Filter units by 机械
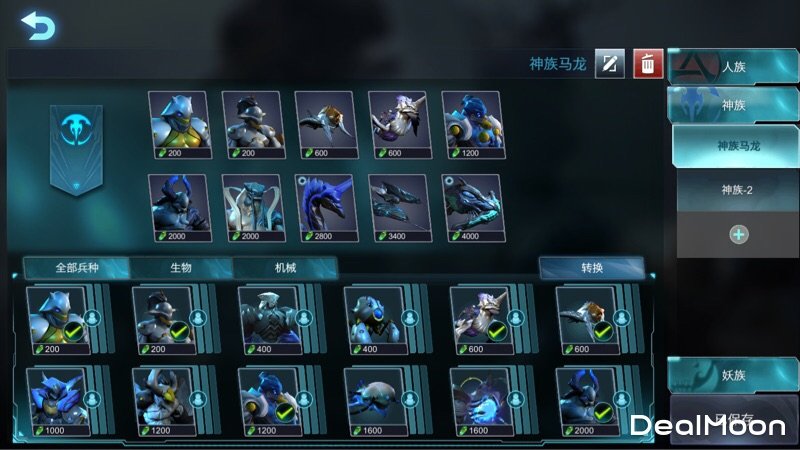 [x=285, y=268]
